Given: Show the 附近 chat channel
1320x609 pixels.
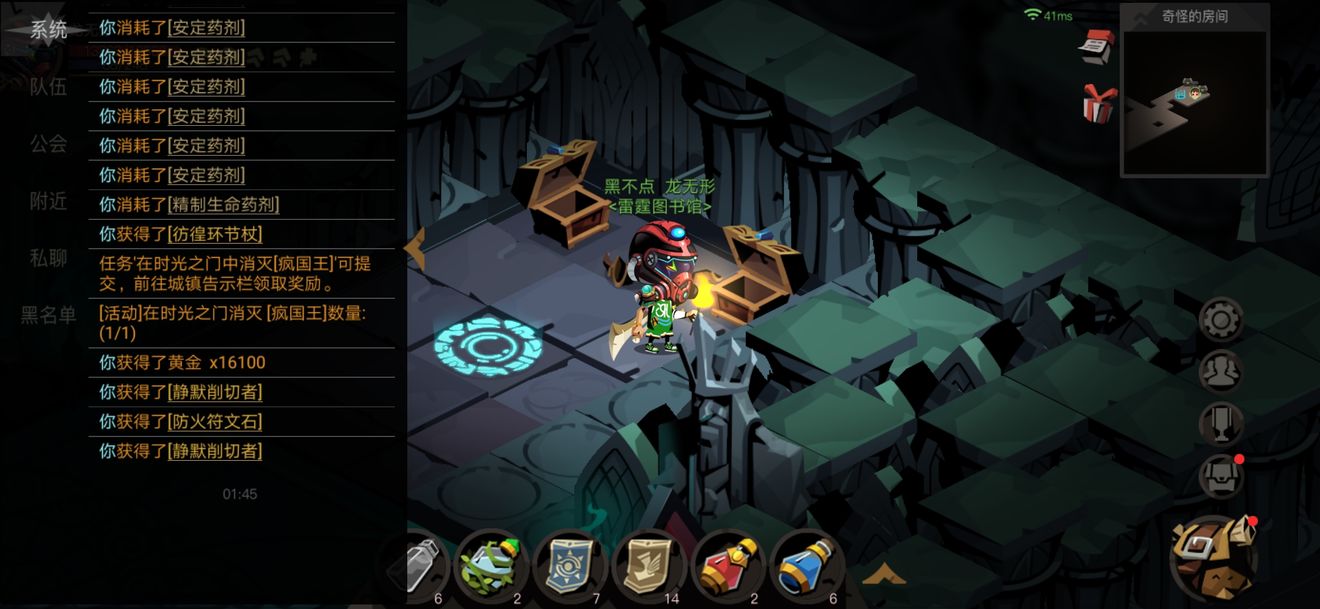Looking at the screenshot, I should [48, 201].
